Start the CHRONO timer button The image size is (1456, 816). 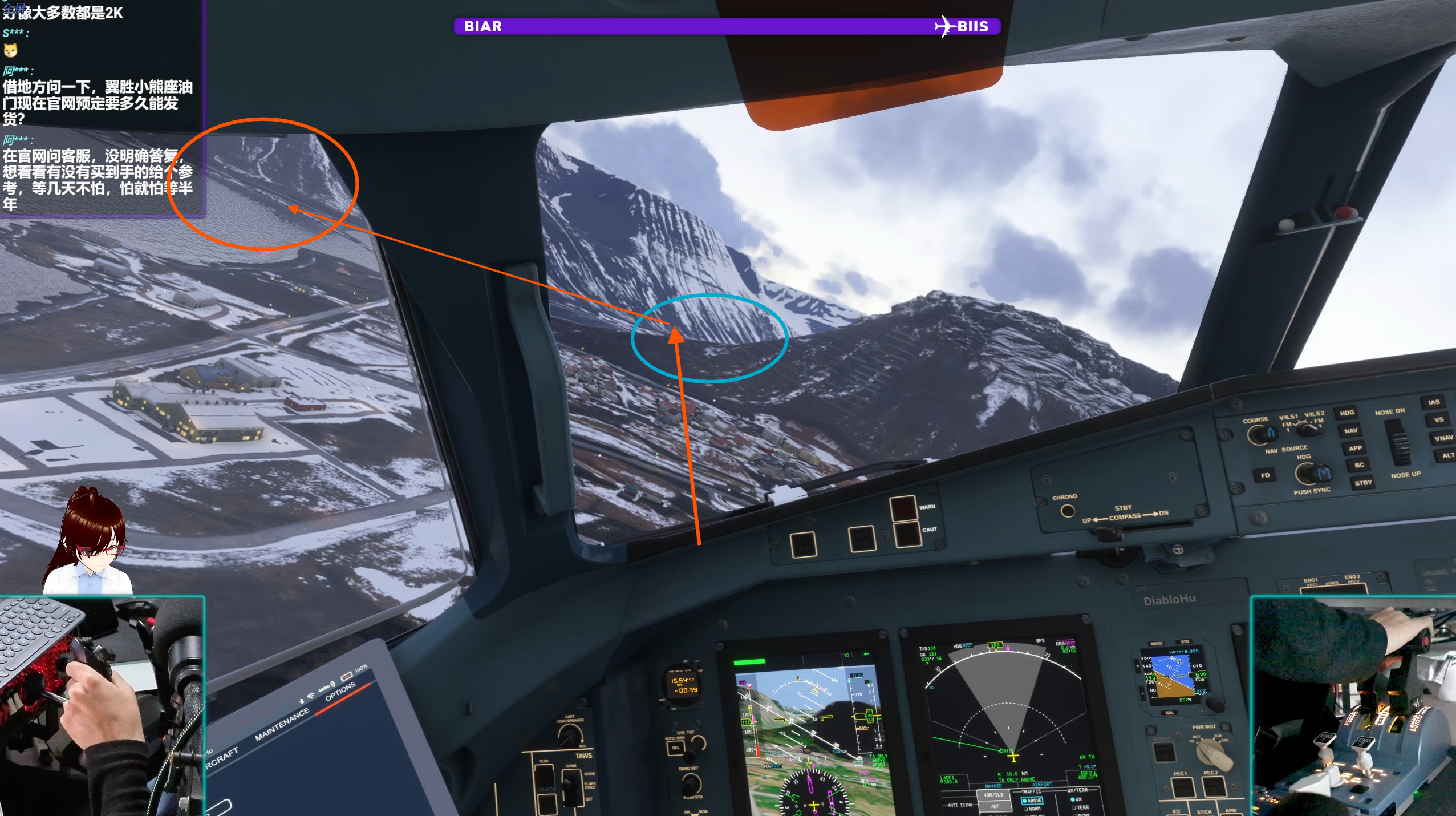1067,511
